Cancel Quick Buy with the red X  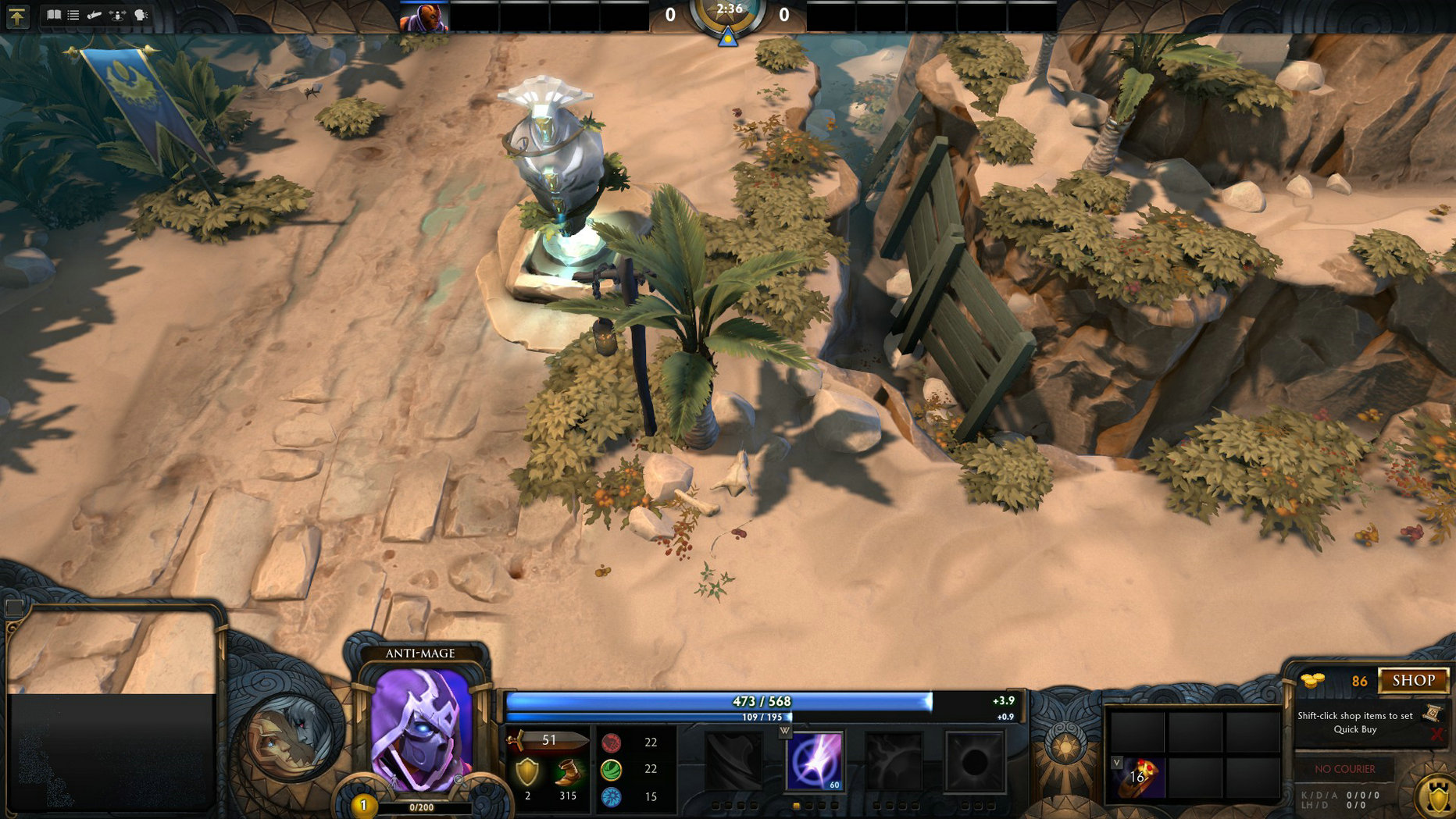[1438, 732]
